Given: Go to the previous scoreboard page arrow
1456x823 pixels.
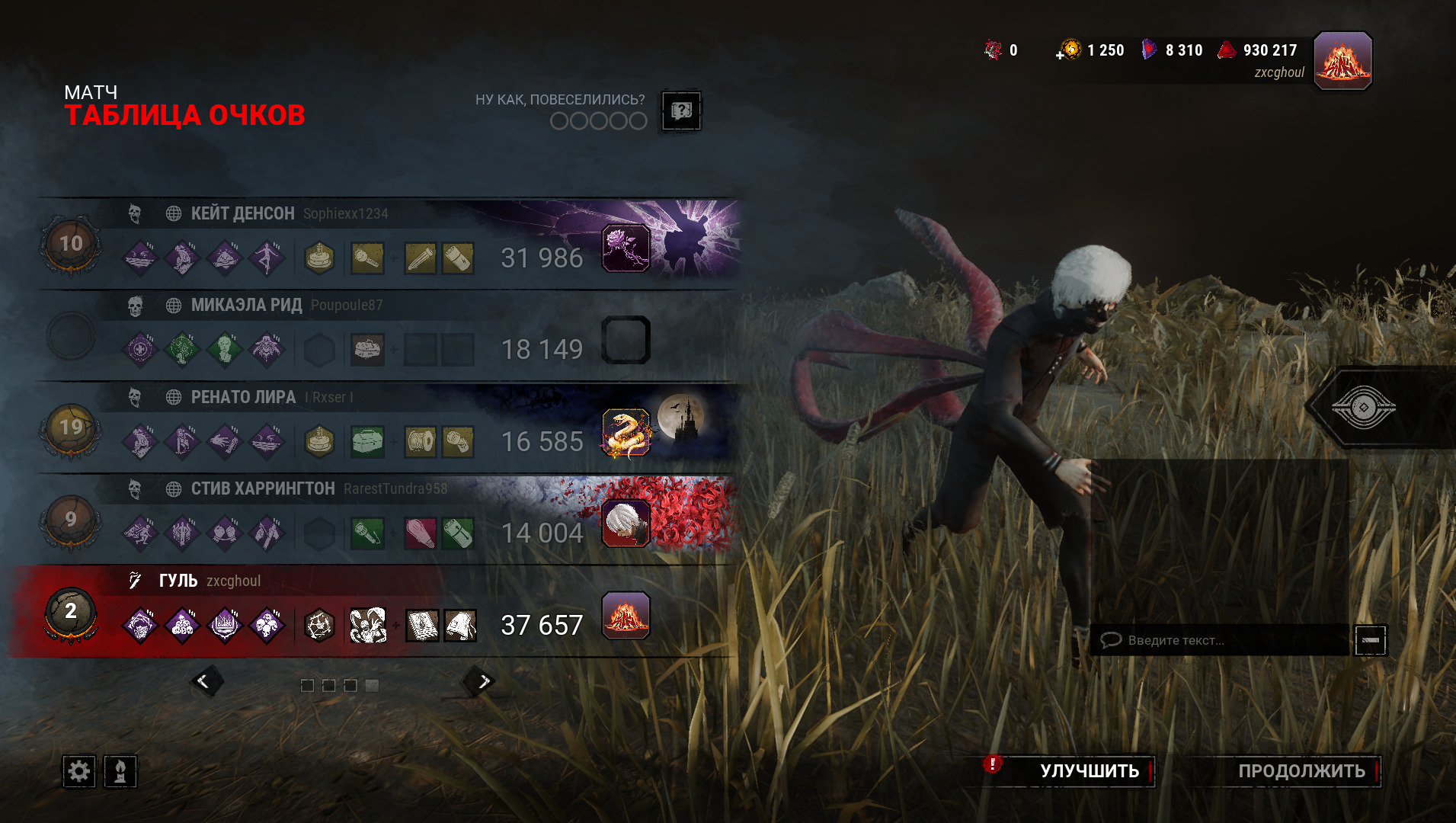Looking at the screenshot, I should (204, 681).
